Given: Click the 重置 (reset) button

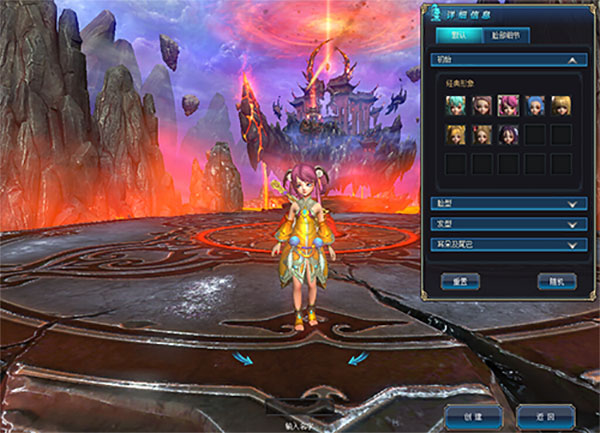Looking at the screenshot, I should pyautogui.click(x=461, y=281).
